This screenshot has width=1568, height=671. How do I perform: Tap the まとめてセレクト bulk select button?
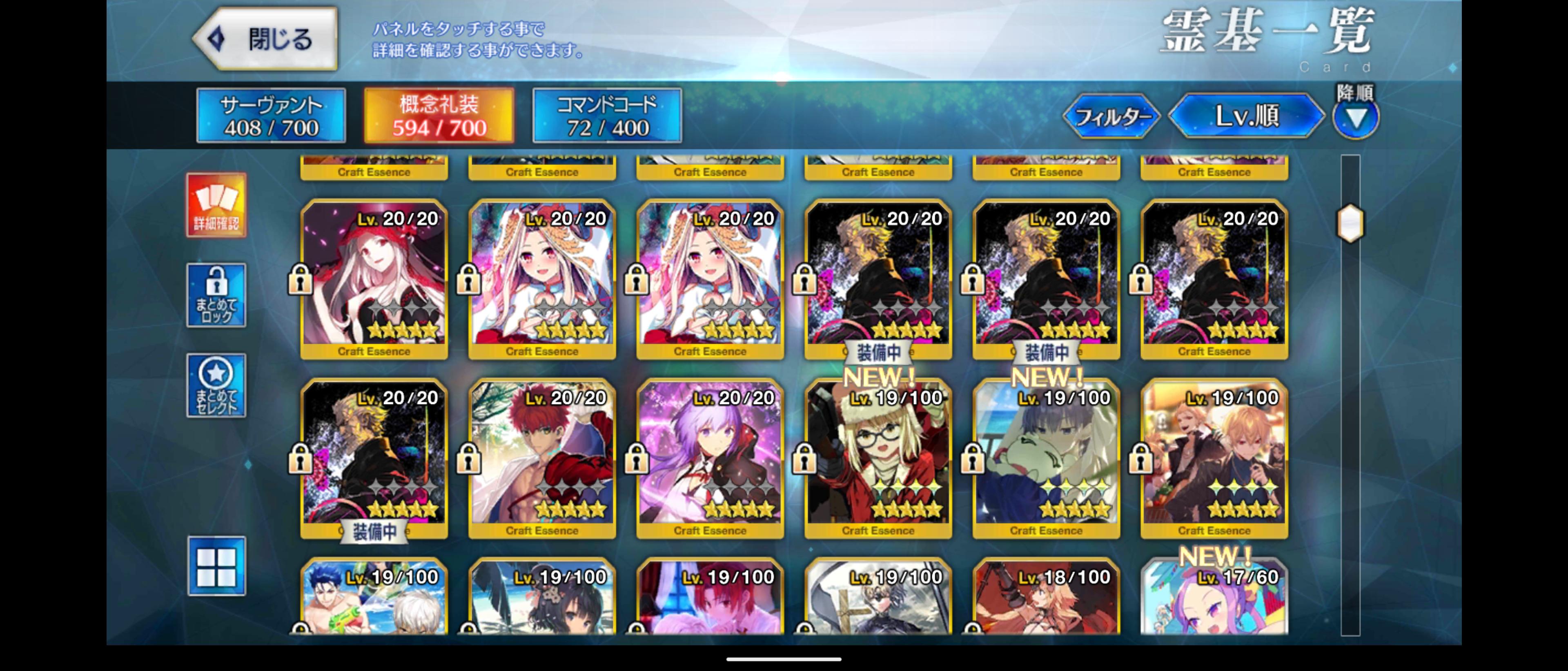click(216, 385)
